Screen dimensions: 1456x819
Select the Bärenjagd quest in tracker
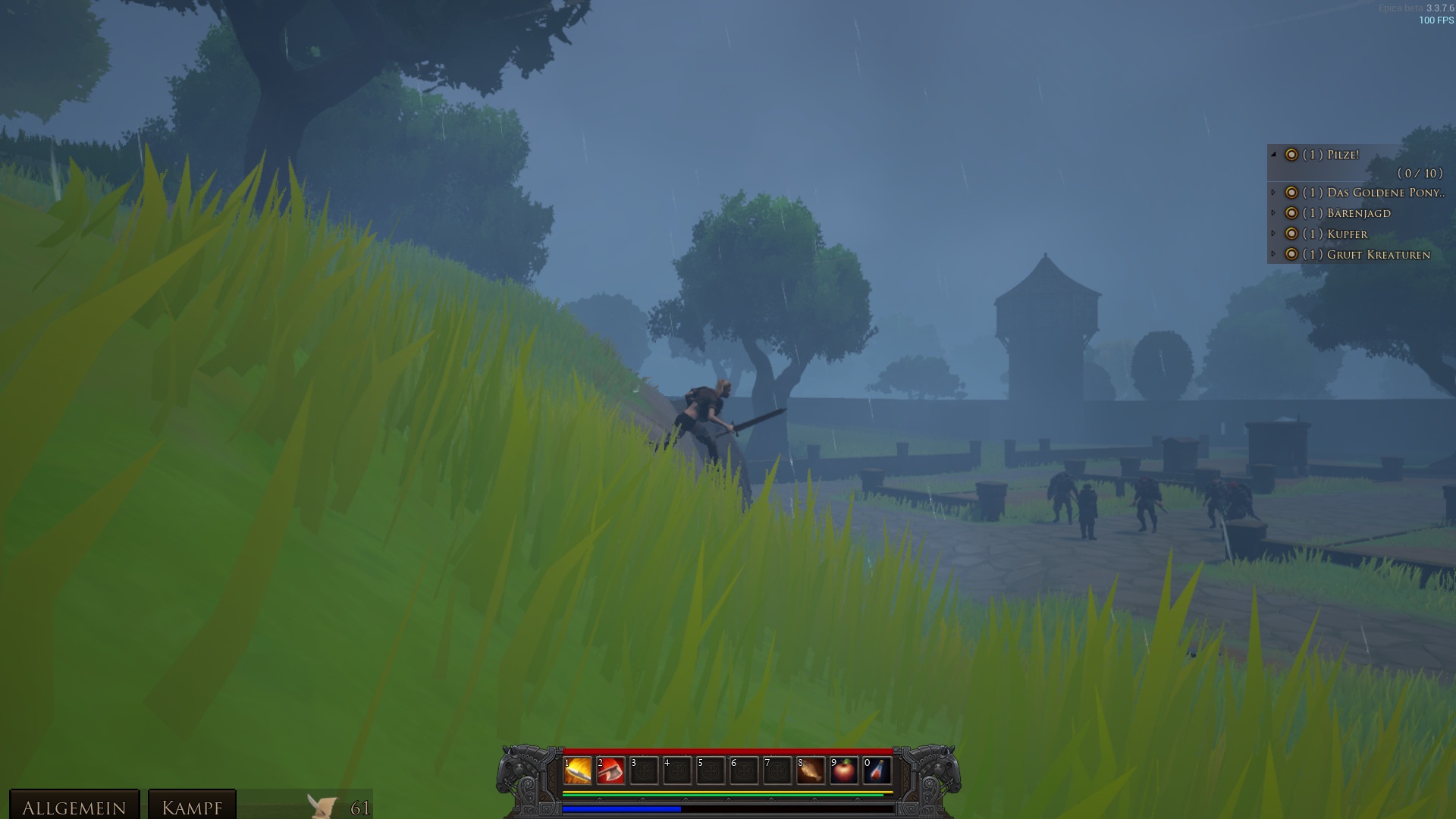pos(1358,213)
